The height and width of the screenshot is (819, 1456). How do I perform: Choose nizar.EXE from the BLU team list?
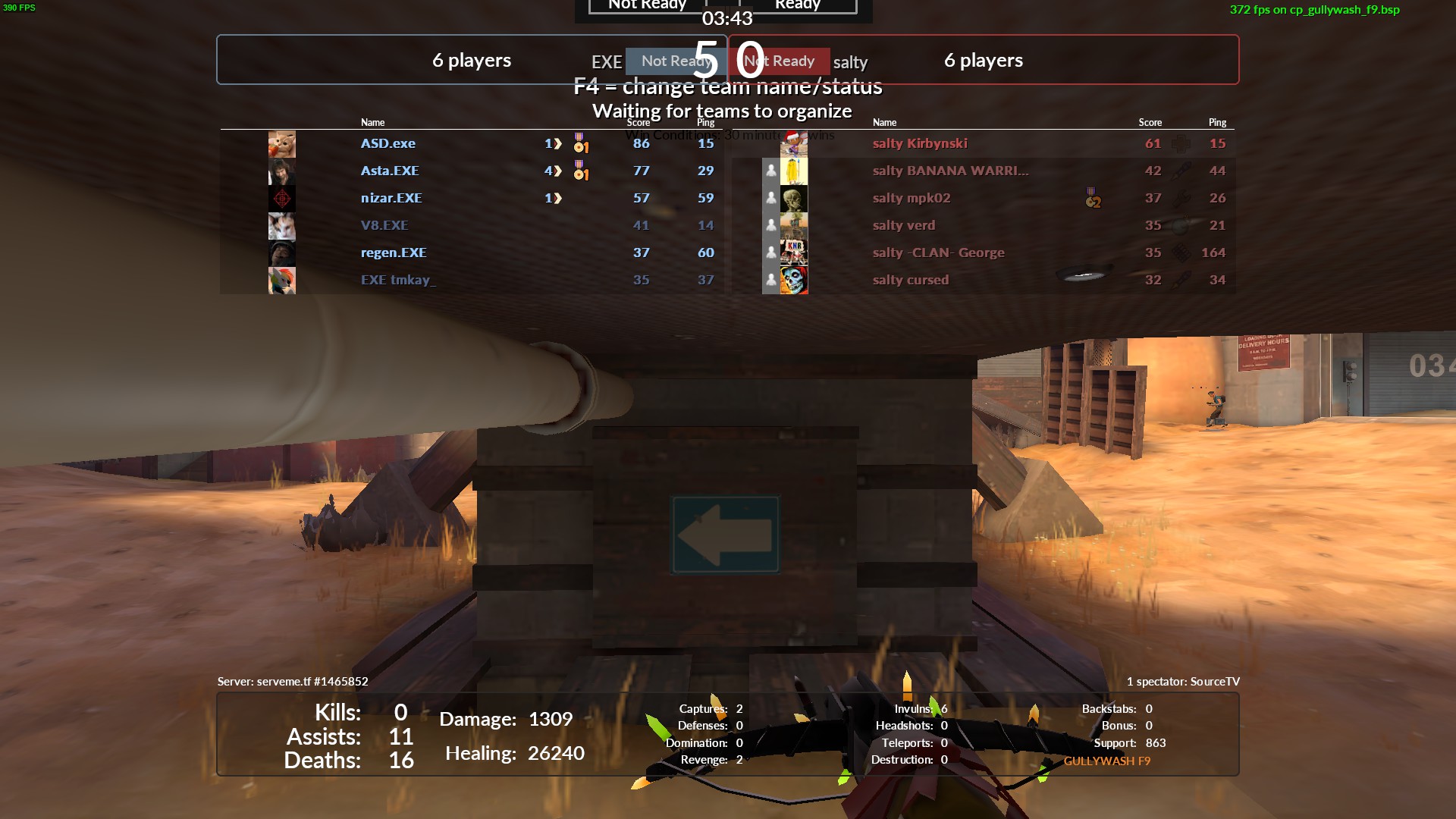click(391, 198)
